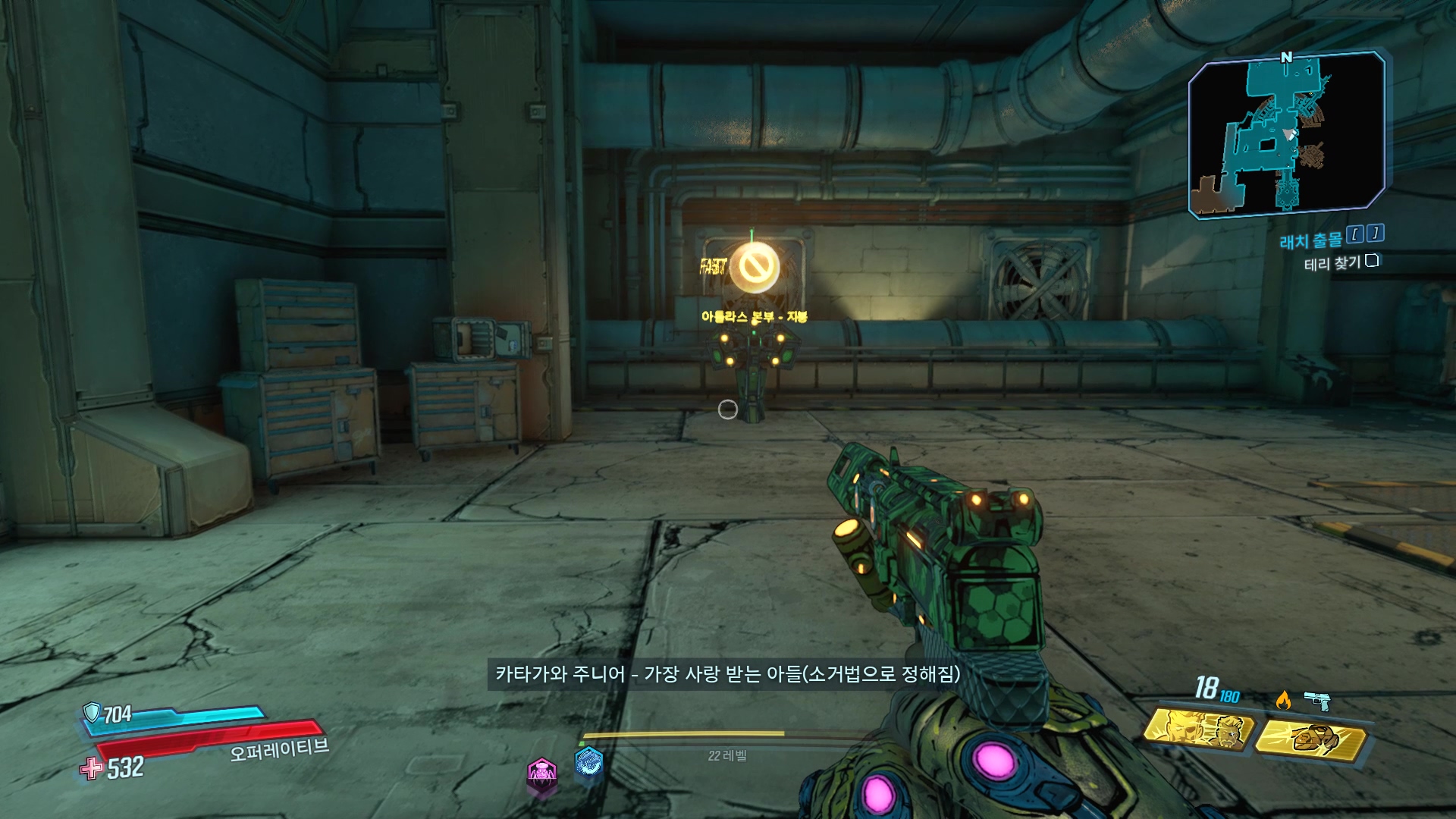The image size is (1456, 819).
Task: Select the yellow bearded-man skill card
Action: tap(1198, 730)
